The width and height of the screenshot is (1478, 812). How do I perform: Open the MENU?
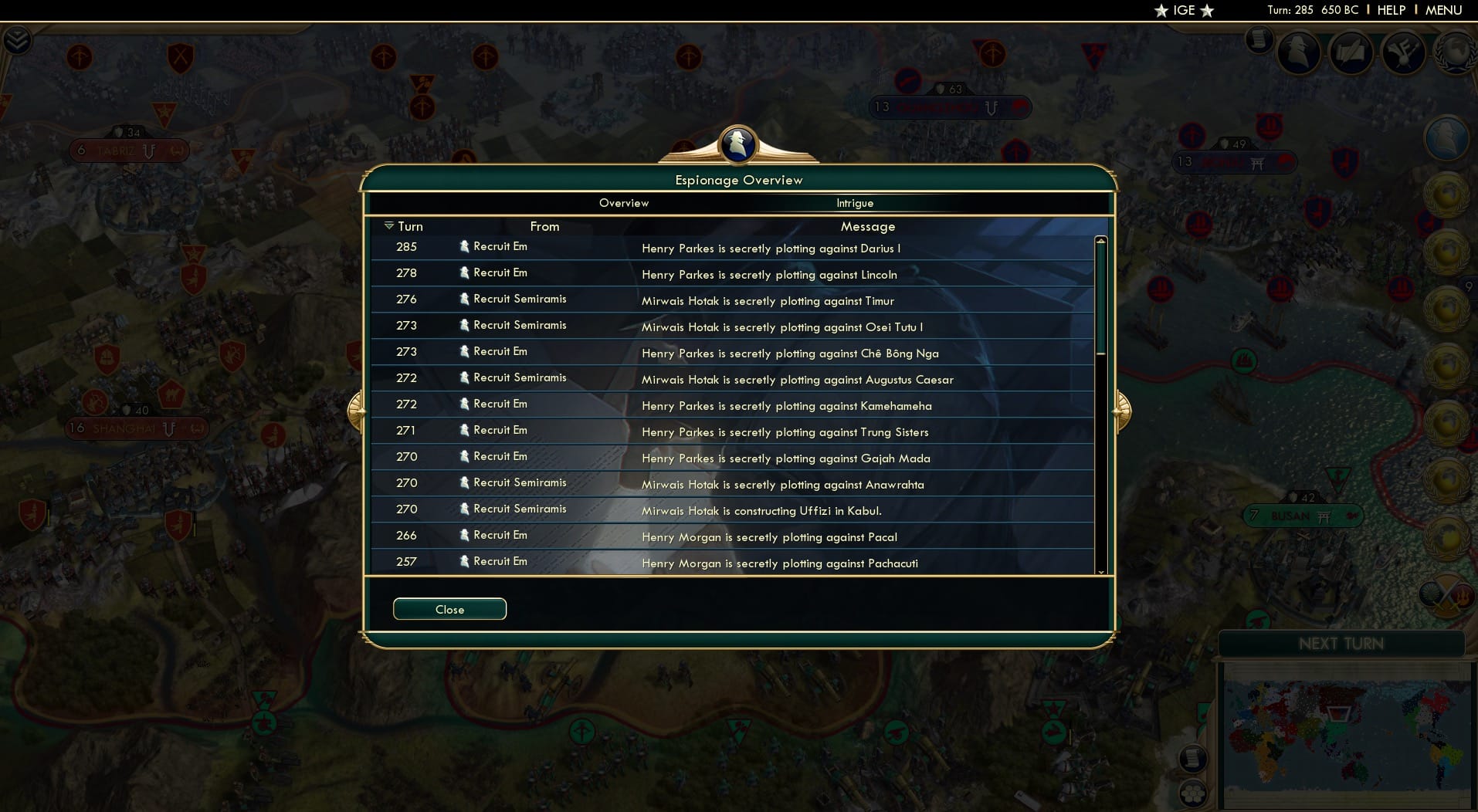coord(1445,10)
